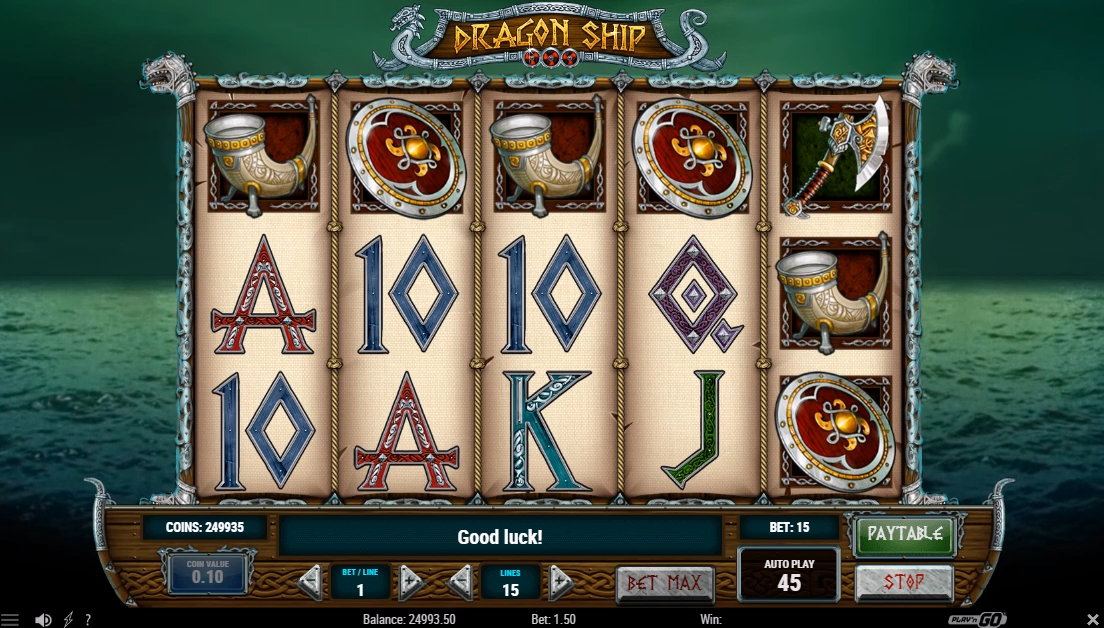Reduce the number of Lines
This screenshot has width=1104, height=628.
[x=461, y=581]
